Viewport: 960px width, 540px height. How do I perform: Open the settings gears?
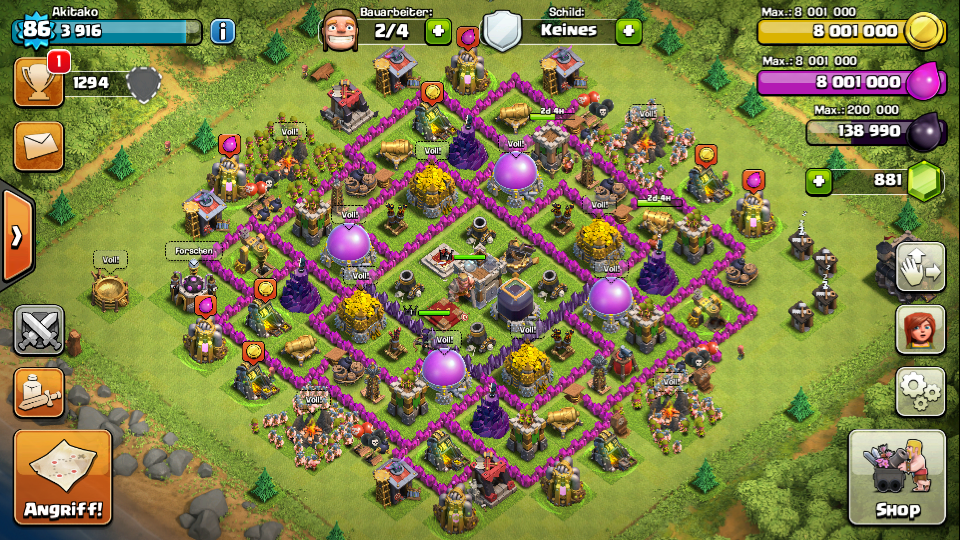(x=920, y=391)
